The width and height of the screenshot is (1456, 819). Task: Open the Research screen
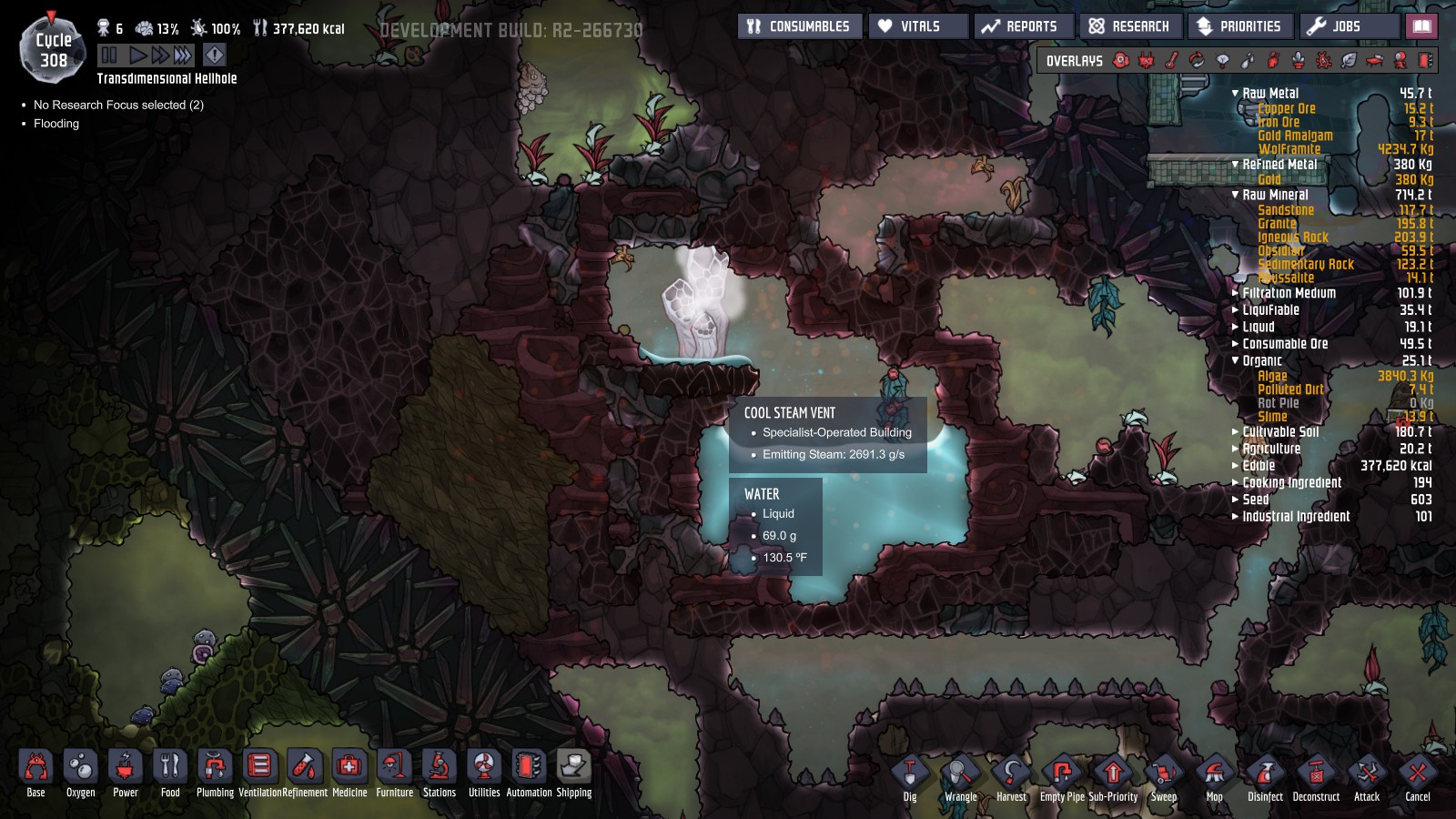[1129, 26]
